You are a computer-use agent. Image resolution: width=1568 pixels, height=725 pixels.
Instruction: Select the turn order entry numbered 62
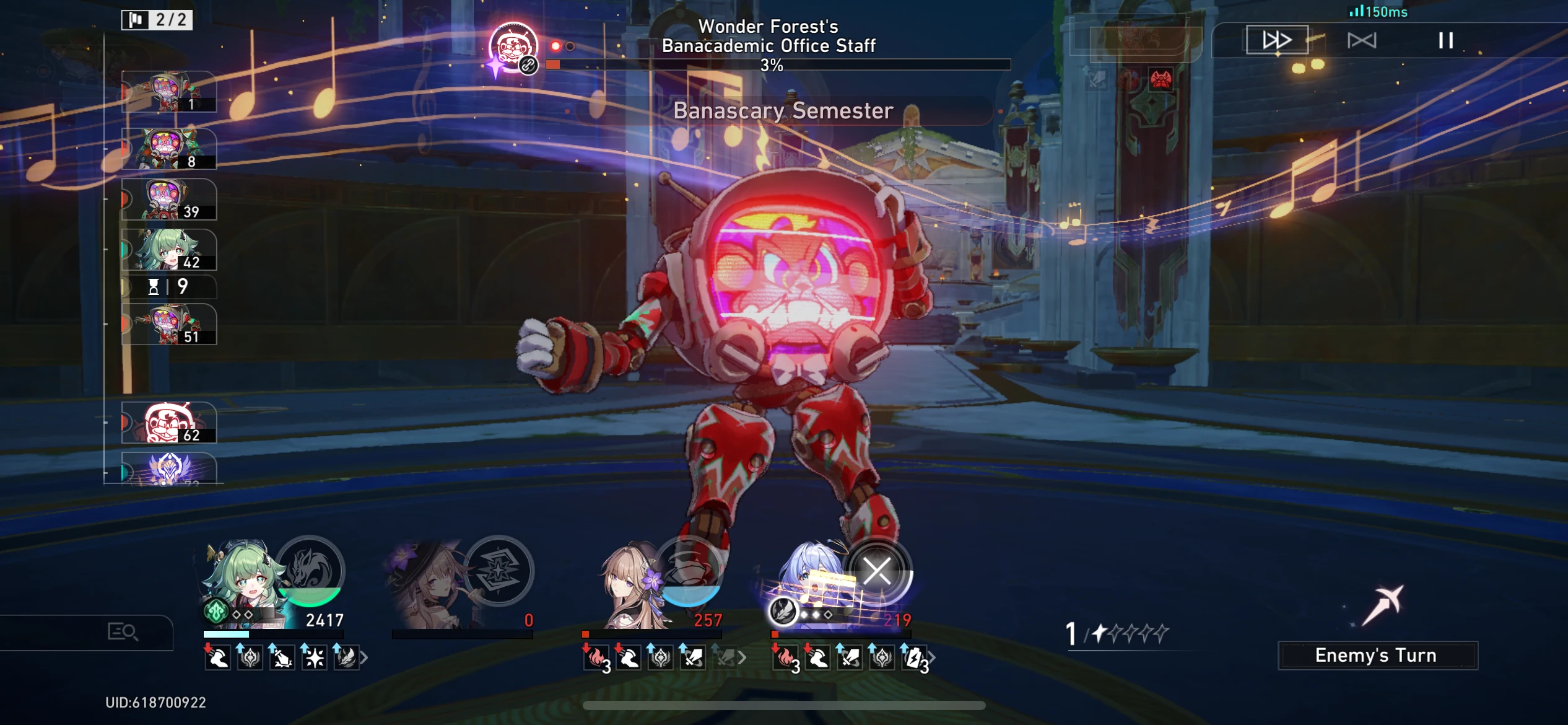[169, 423]
